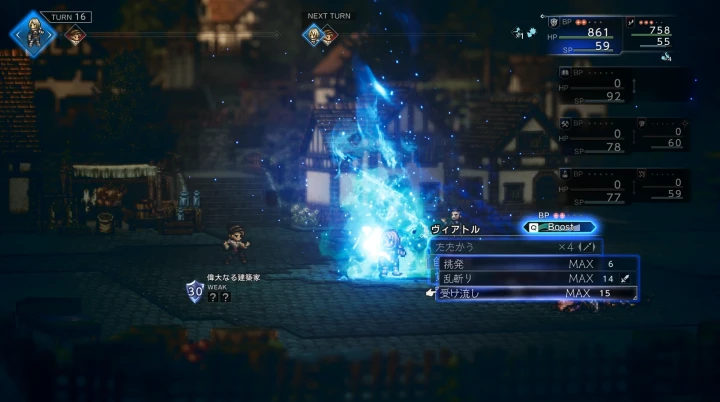Click the first portrait under Next Turn
This screenshot has height=402, width=720.
click(313, 36)
